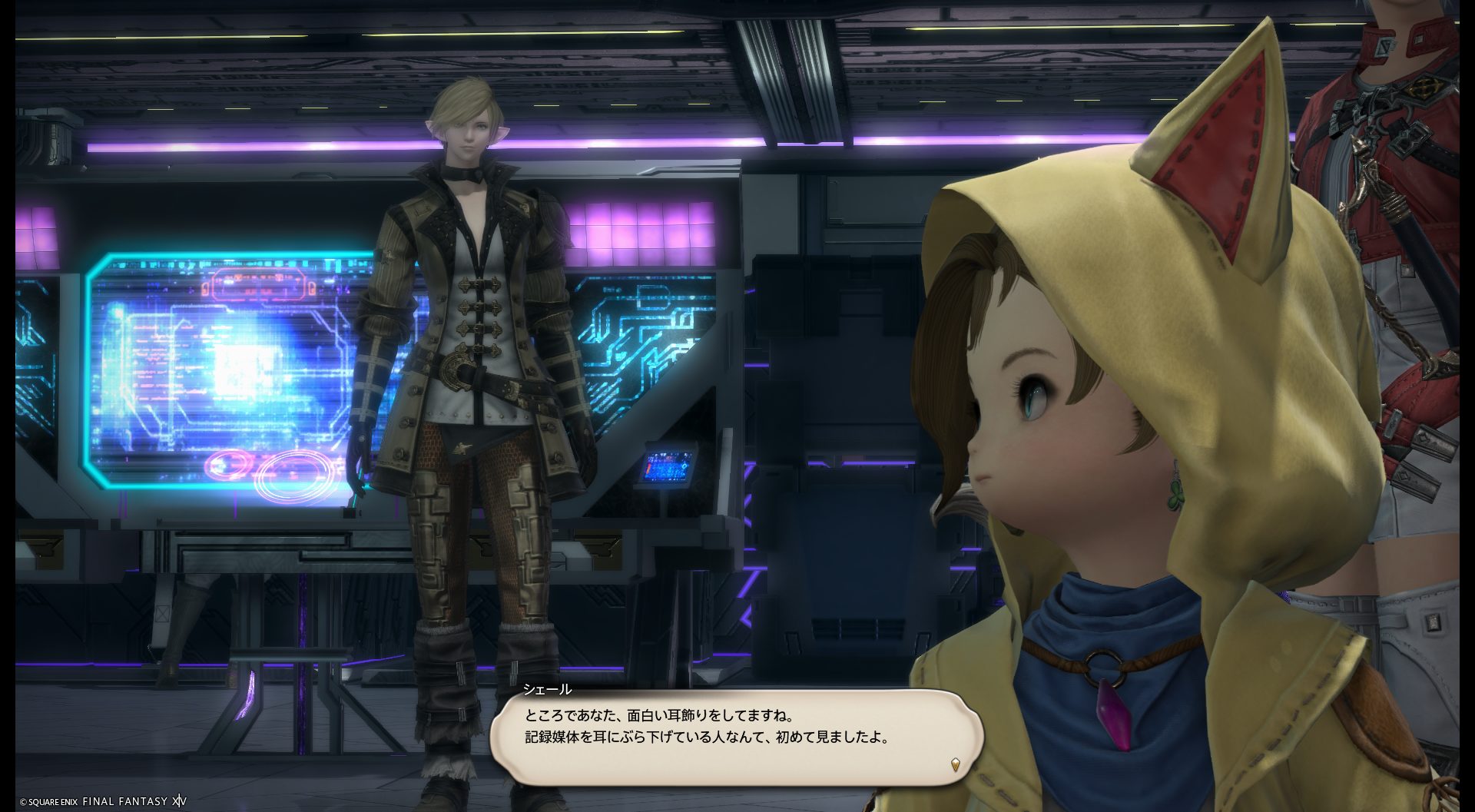Click Shale's dialogue box to advance
The height and width of the screenshot is (812, 1475).
736,736
